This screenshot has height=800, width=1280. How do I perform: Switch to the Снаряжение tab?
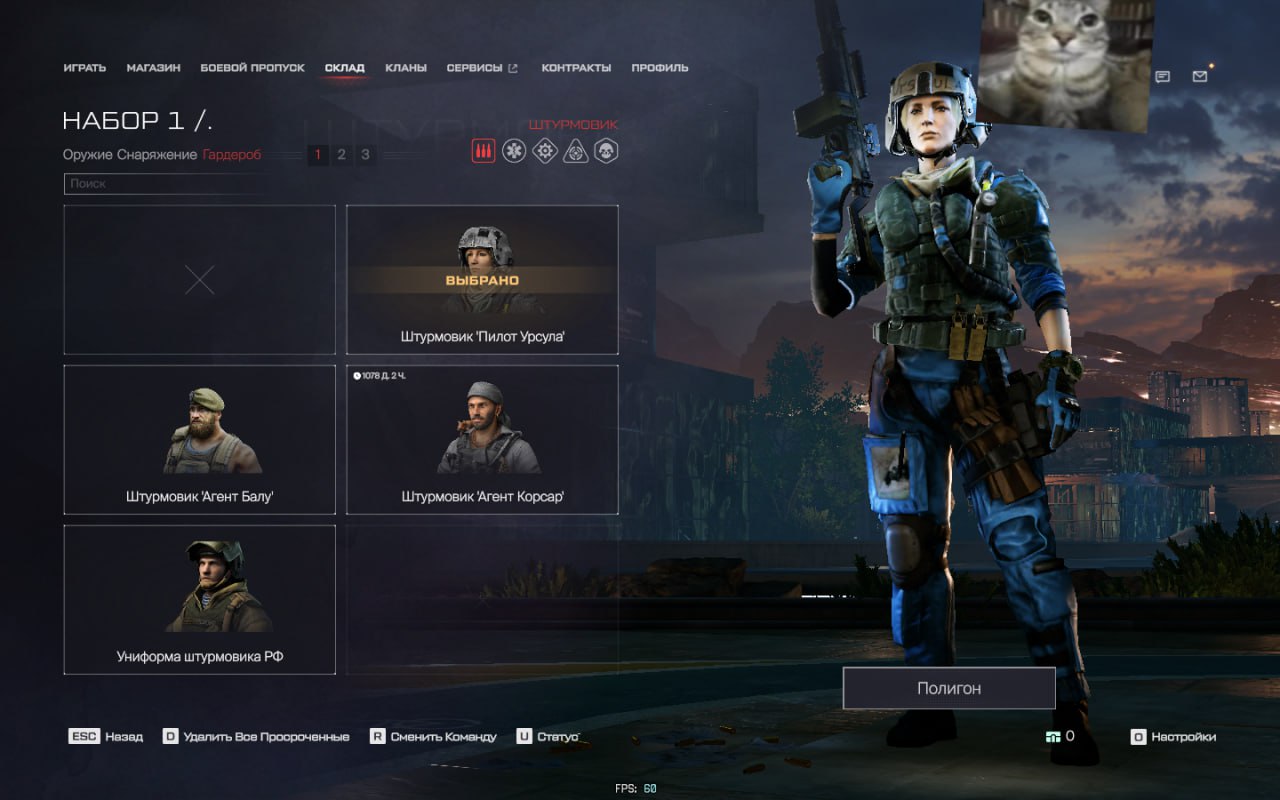[x=157, y=155]
